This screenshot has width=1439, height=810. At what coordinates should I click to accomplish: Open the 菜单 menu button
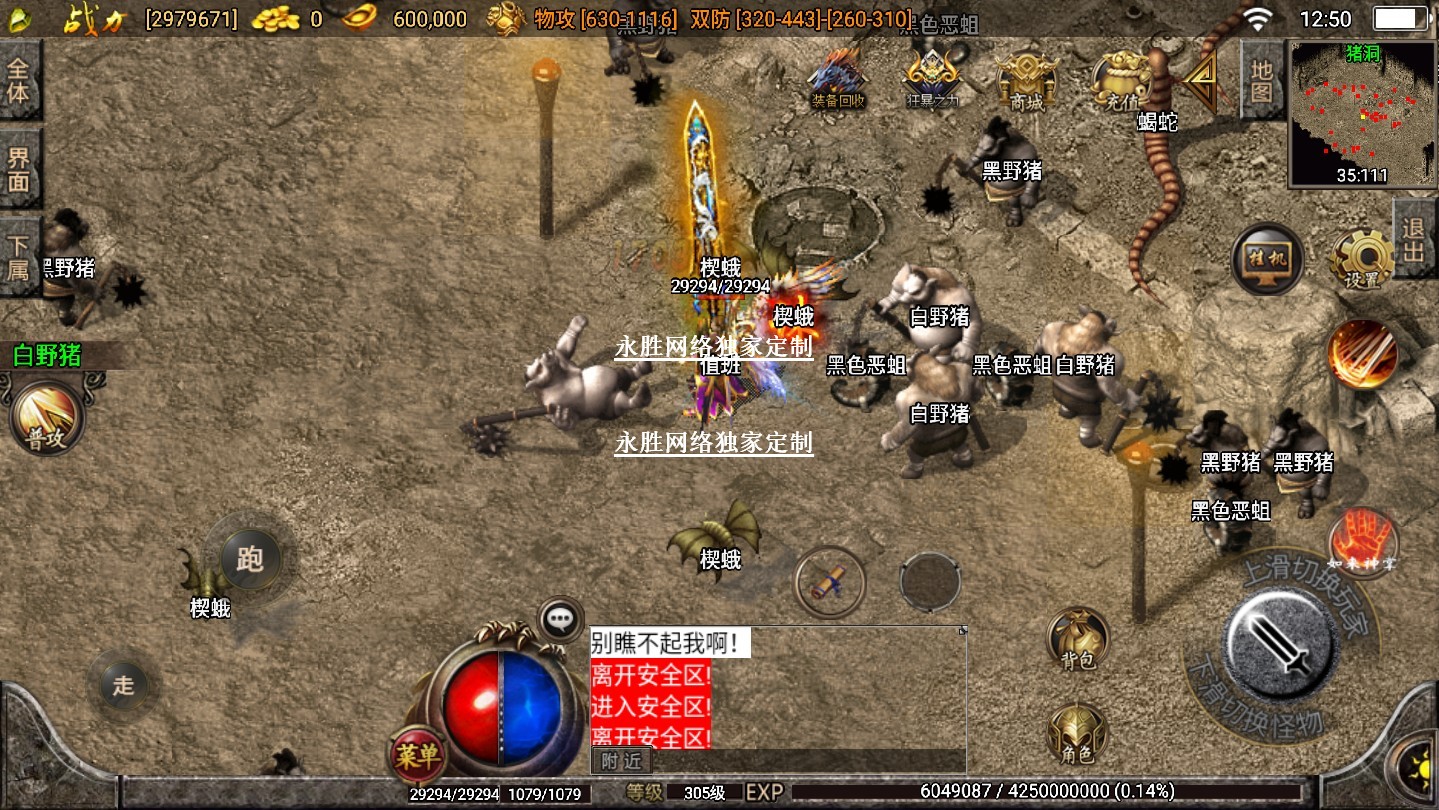click(416, 757)
